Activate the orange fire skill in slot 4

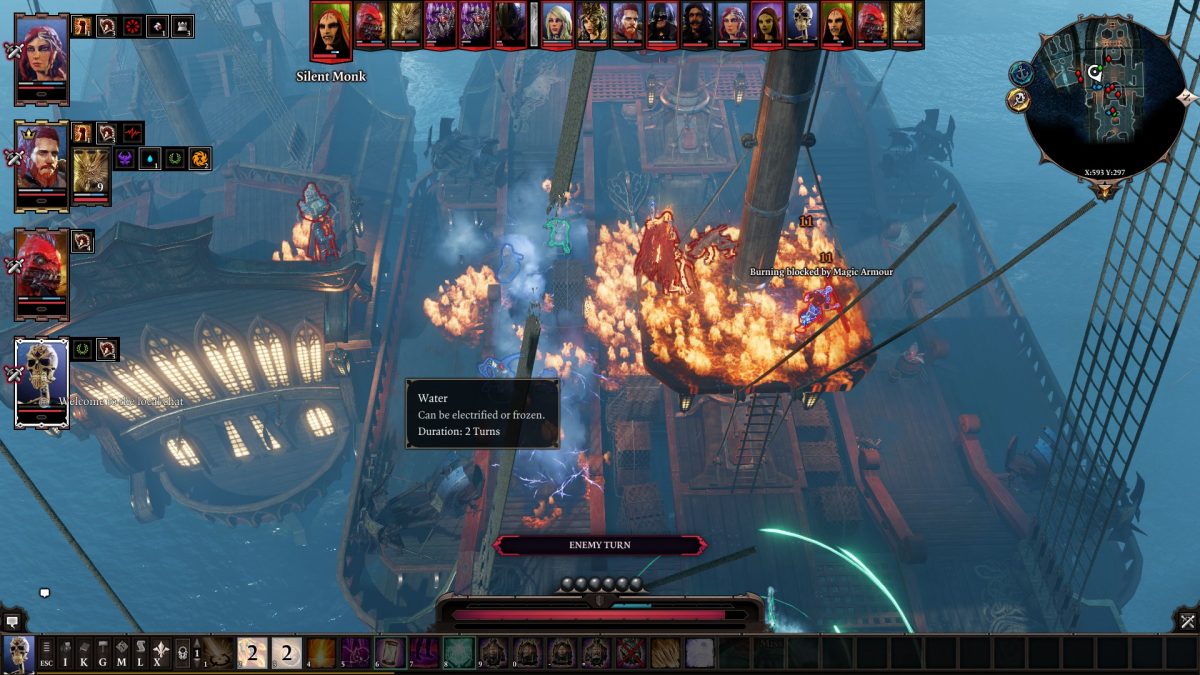pos(321,652)
